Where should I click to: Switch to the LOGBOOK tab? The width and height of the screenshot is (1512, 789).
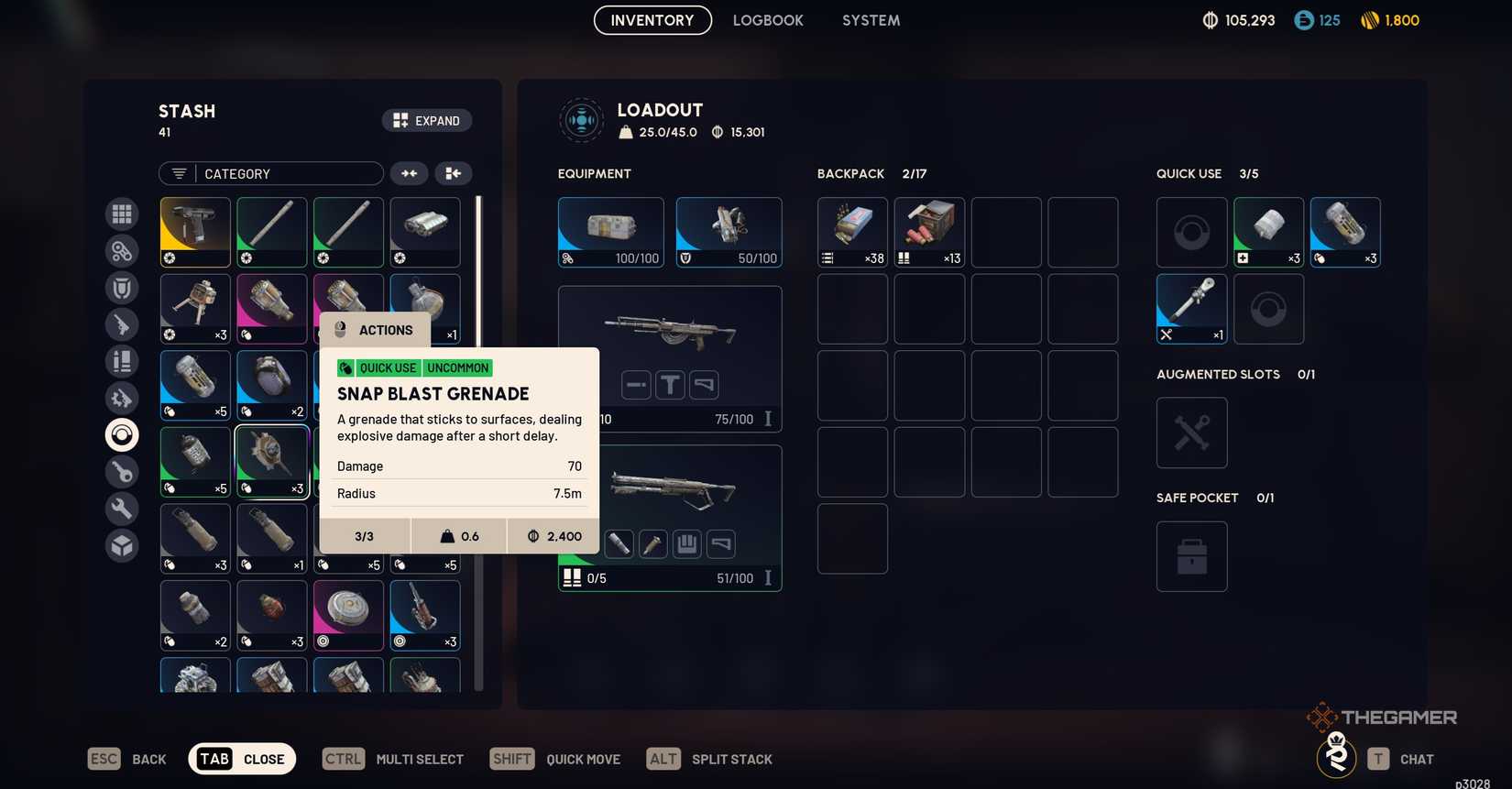coord(768,19)
